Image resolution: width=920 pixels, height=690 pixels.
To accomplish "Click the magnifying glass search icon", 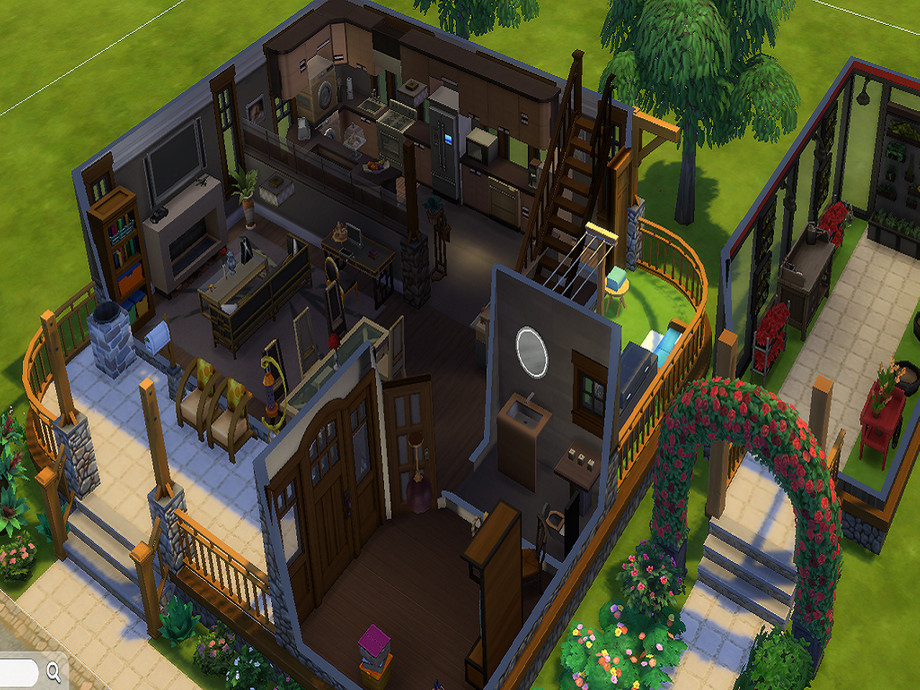I will [53, 671].
